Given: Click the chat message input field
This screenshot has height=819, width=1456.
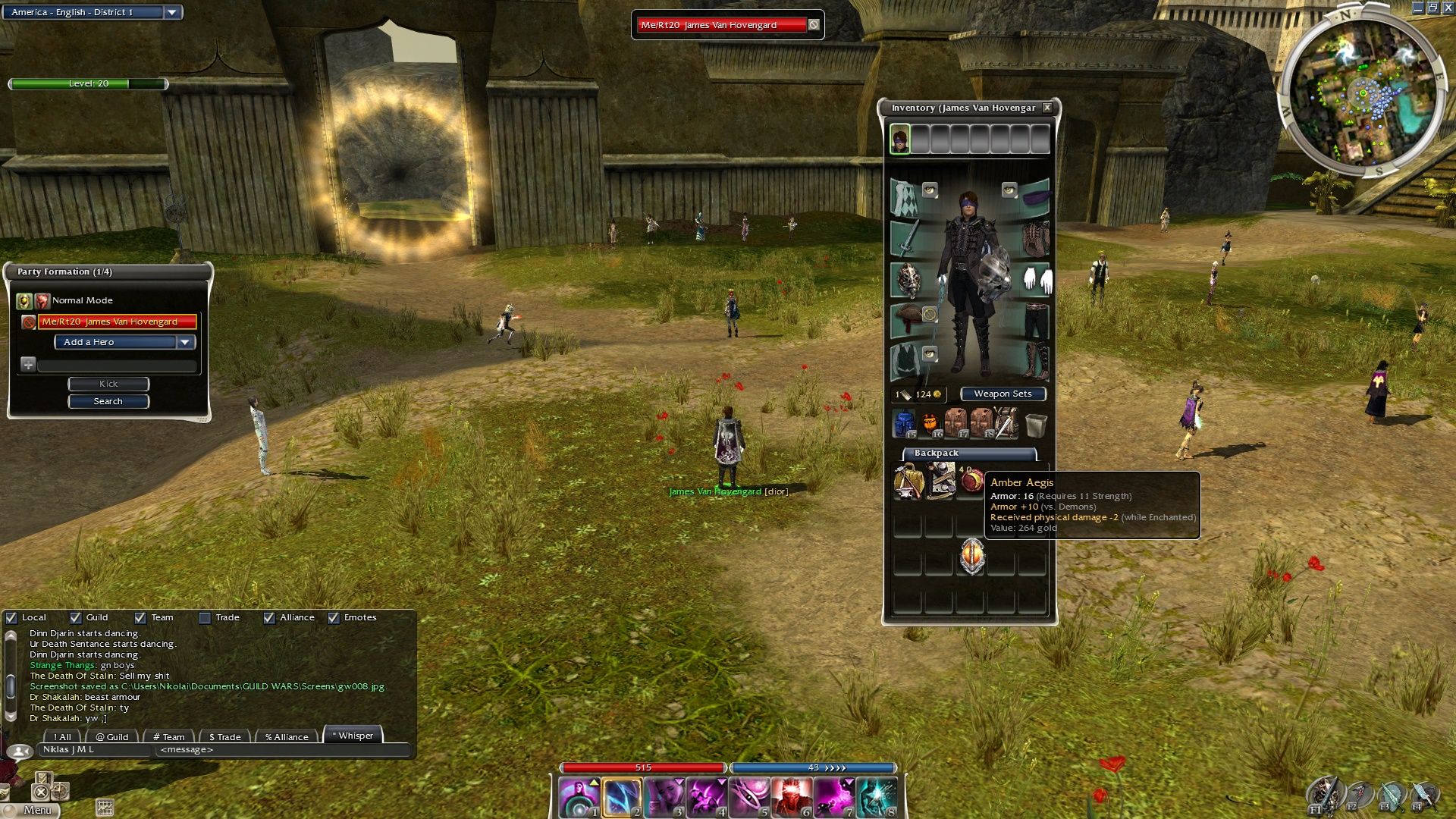Looking at the screenshot, I should (281, 749).
